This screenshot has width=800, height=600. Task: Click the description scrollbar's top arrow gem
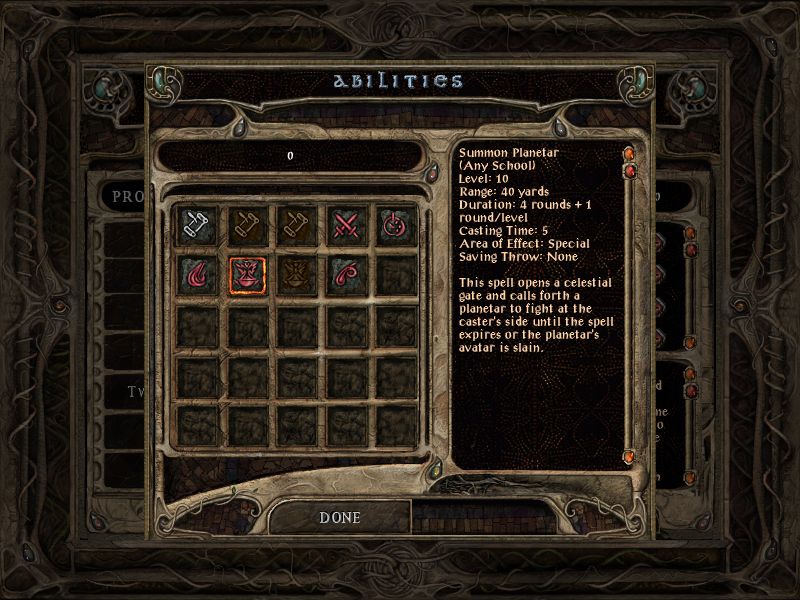pyautogui.click(x=630, y=154)
